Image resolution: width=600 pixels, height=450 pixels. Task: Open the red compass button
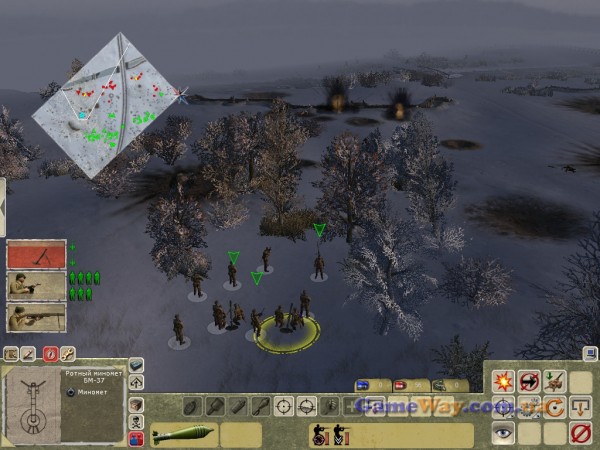(49, 353)
